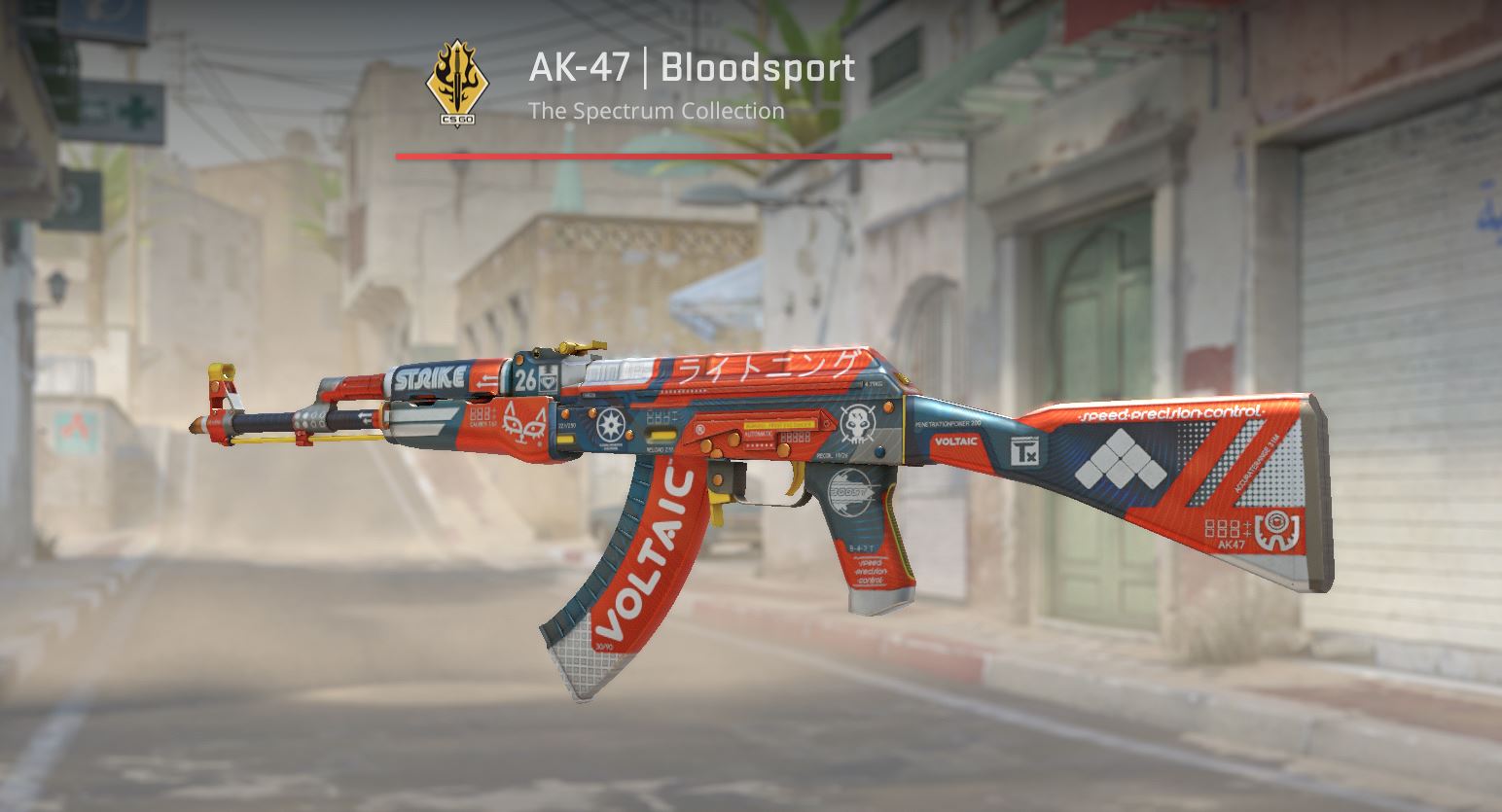Click the Tx logo on the stock
Viewport: 1502px width, 812px height.
[1024, 449]
